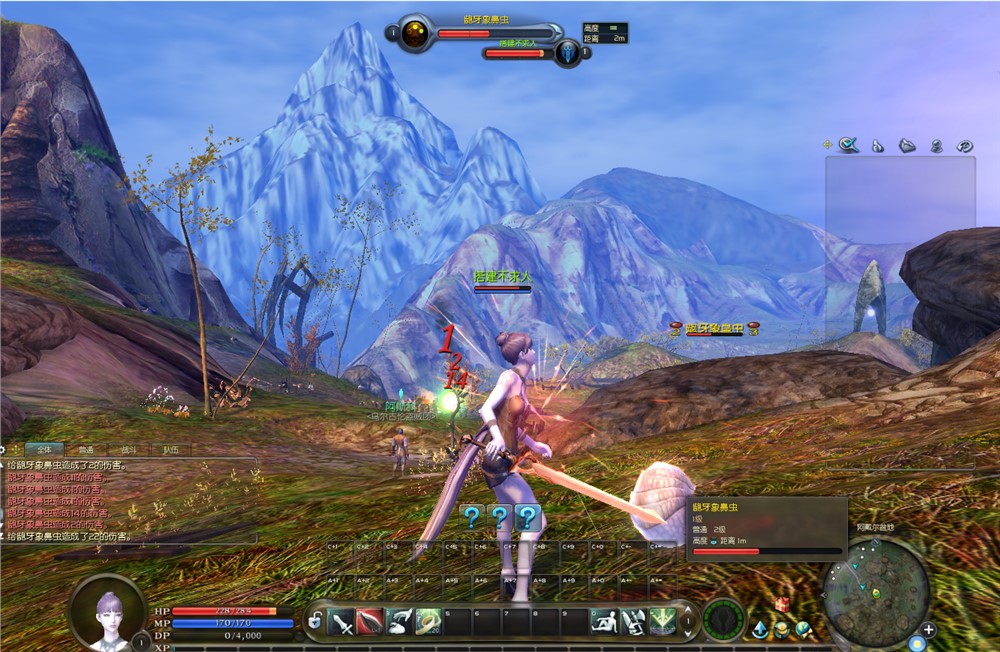
Task: Click the plus button beside the minimap
Action: [x=929, y=630]
